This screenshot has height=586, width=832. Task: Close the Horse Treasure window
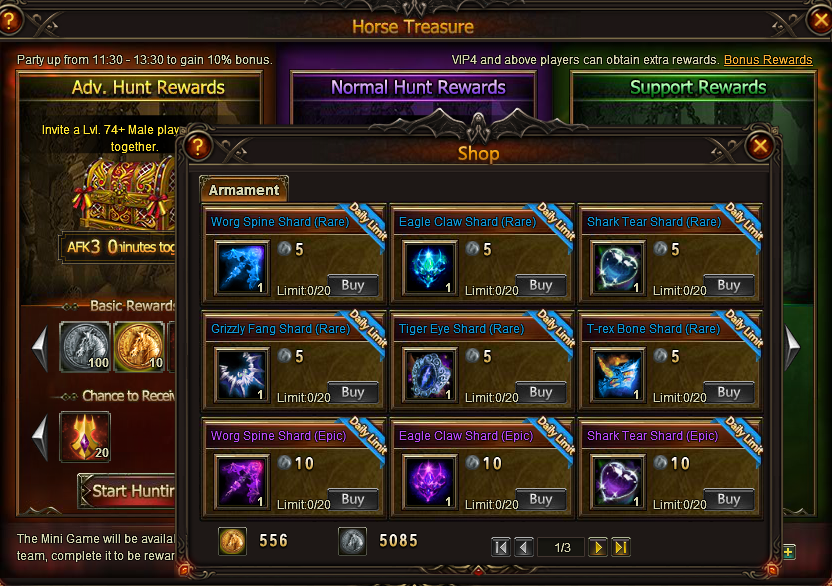click(x=818, y=18)
